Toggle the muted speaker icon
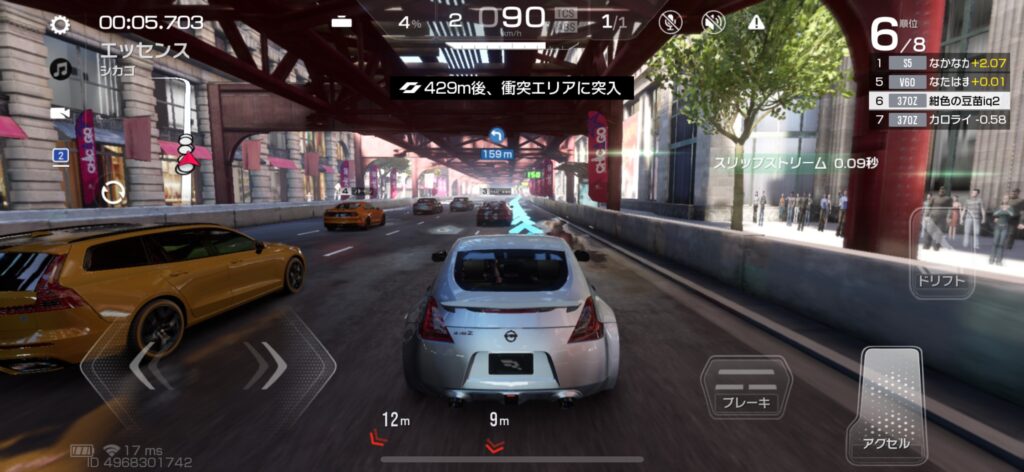This screenshot has height=472, width=1024. [713, 22]
